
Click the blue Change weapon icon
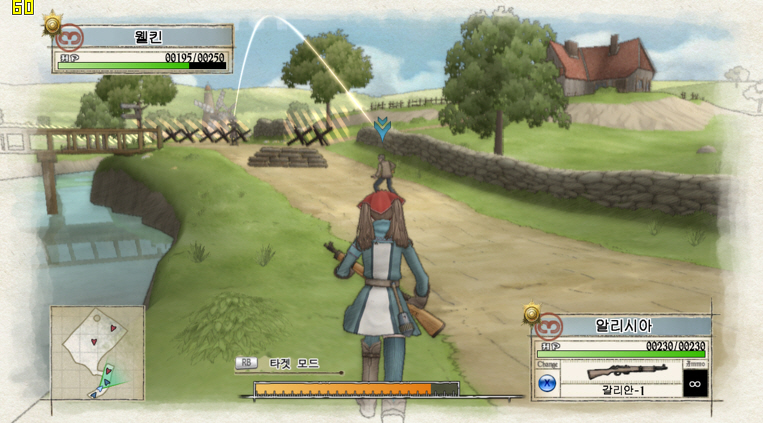[547, 382]
